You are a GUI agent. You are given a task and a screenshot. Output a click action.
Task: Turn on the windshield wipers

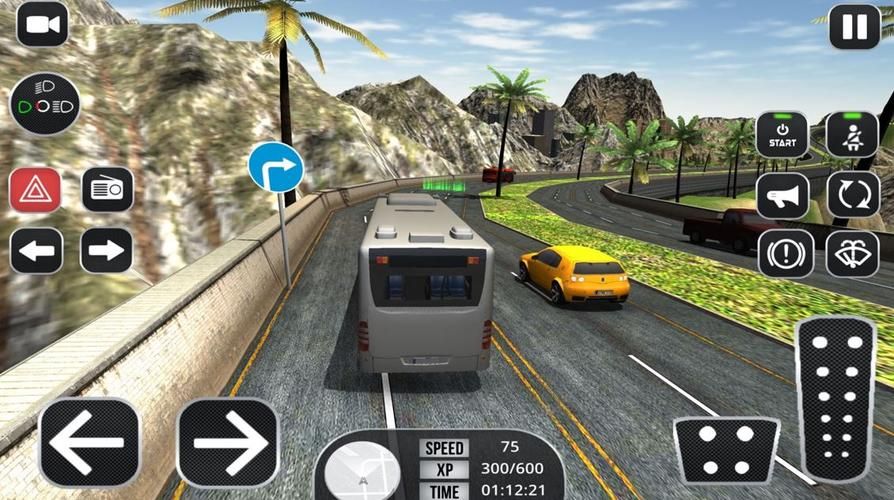click(x=852, y=253)
